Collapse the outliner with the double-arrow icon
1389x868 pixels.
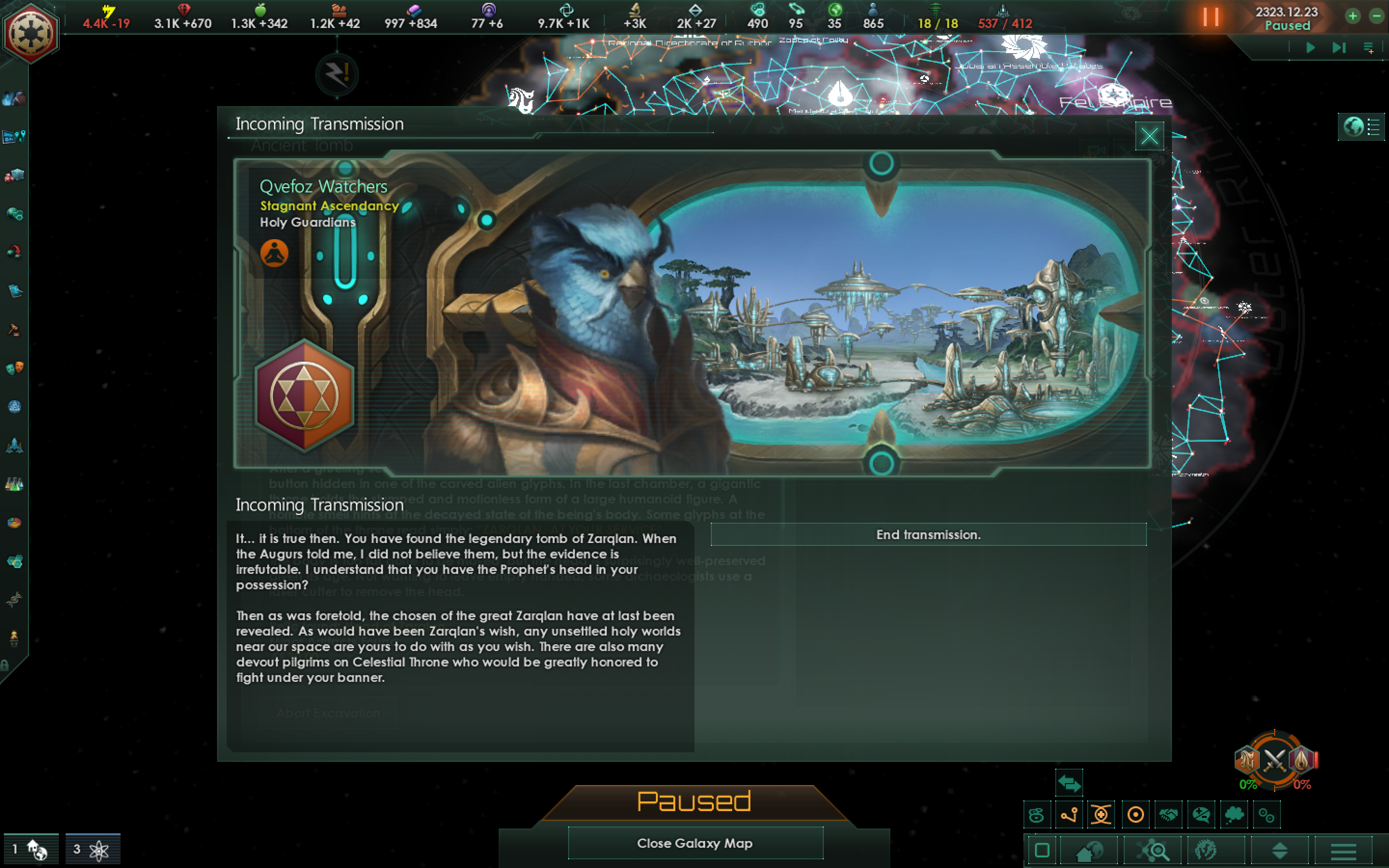tap(1068, 782)
